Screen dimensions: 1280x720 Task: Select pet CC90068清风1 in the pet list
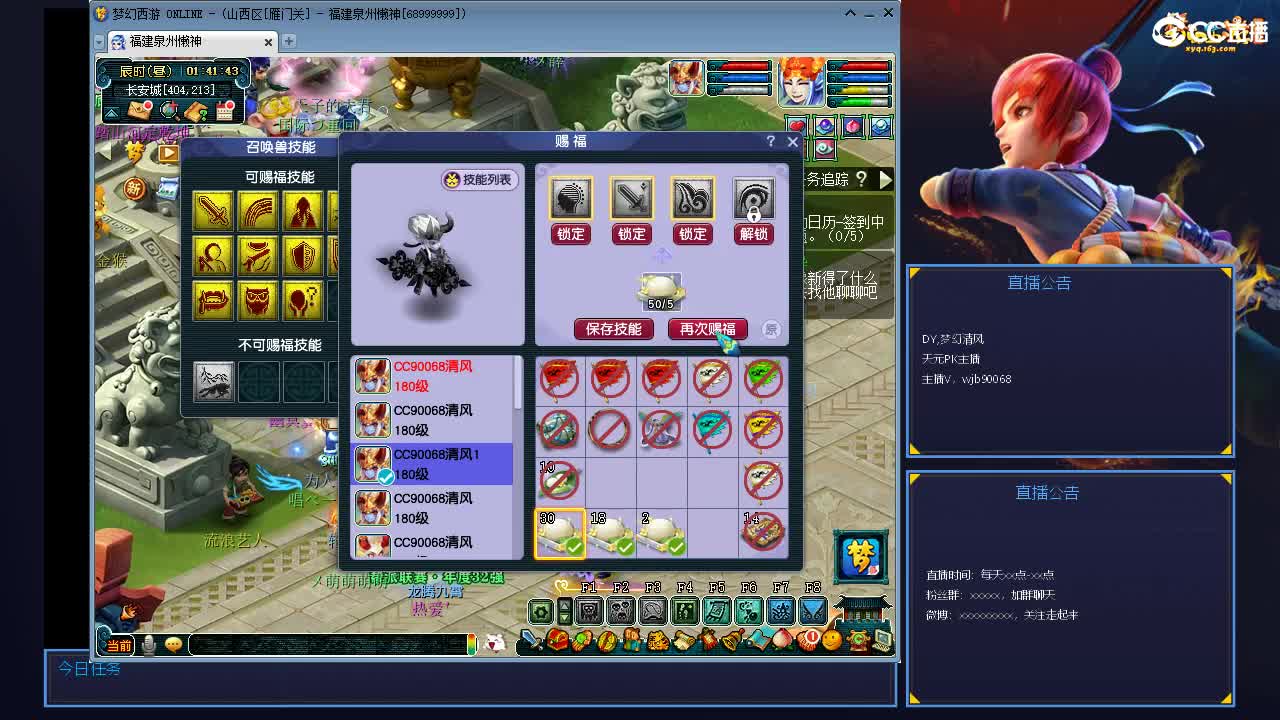pyautogui.click(x=430, y=465)
